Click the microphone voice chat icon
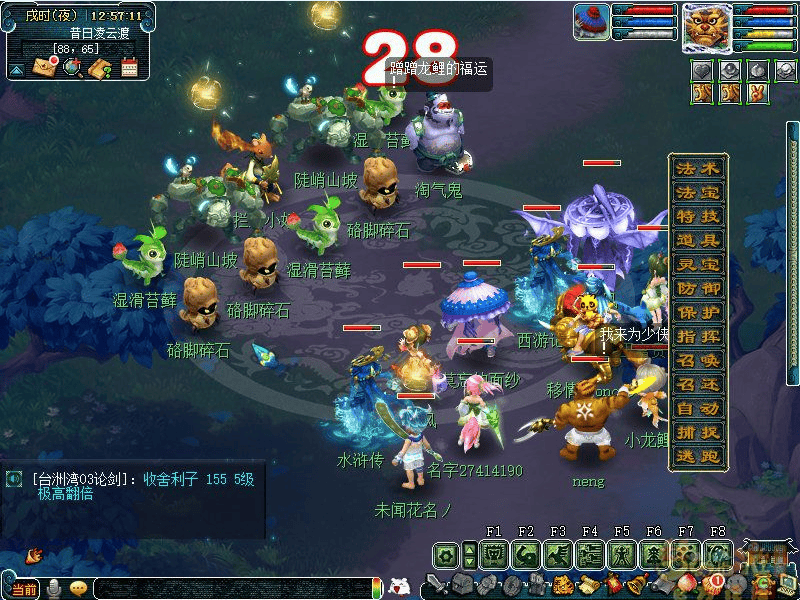 click(54, 588)
